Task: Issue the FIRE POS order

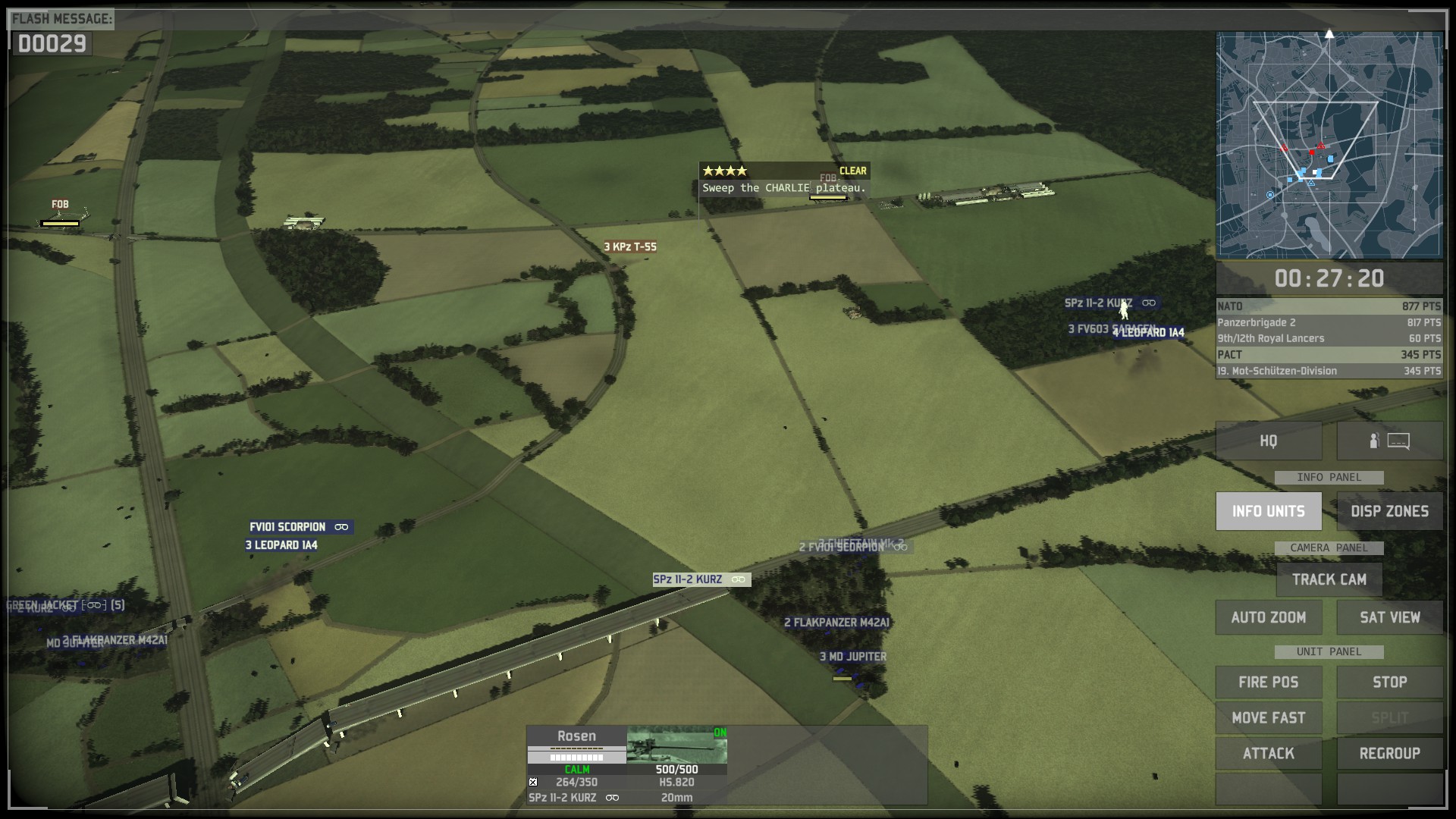Action: pyautogui.click(x=1268, y=682)
